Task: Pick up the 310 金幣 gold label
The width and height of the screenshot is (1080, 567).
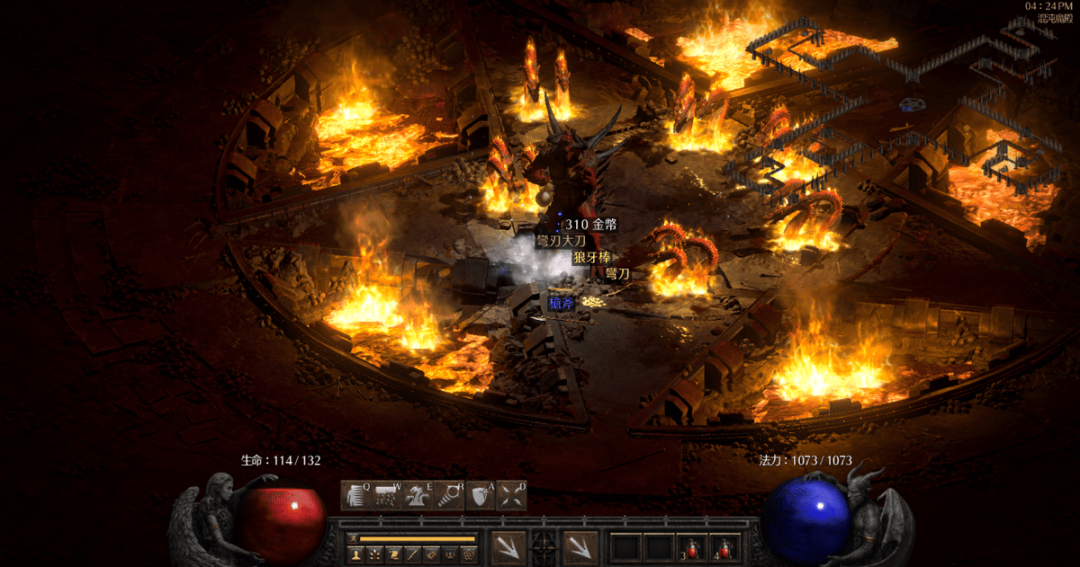Action: [591, 225]
